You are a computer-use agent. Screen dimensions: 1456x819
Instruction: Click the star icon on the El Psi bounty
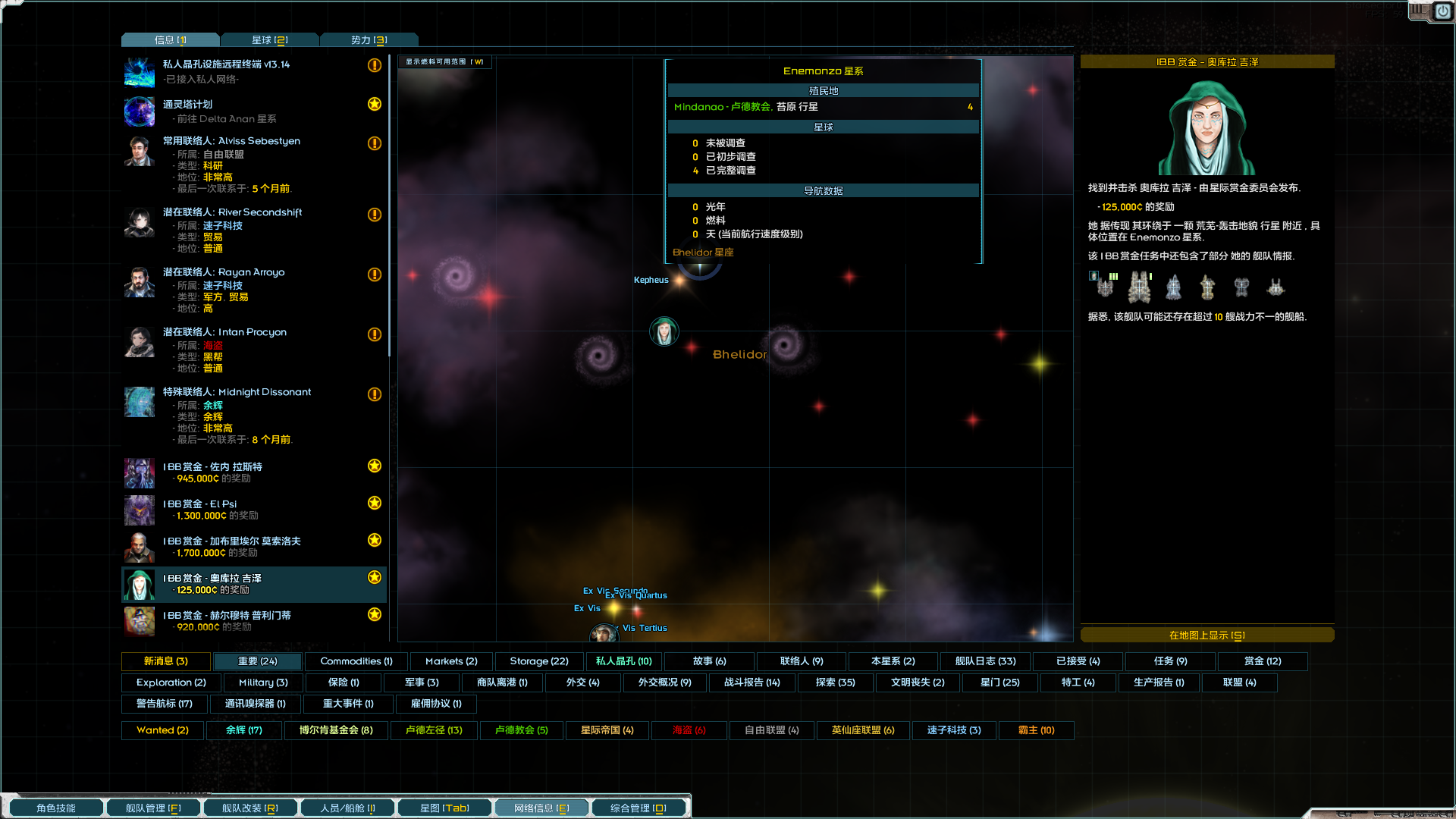click(x=374, y=503)
